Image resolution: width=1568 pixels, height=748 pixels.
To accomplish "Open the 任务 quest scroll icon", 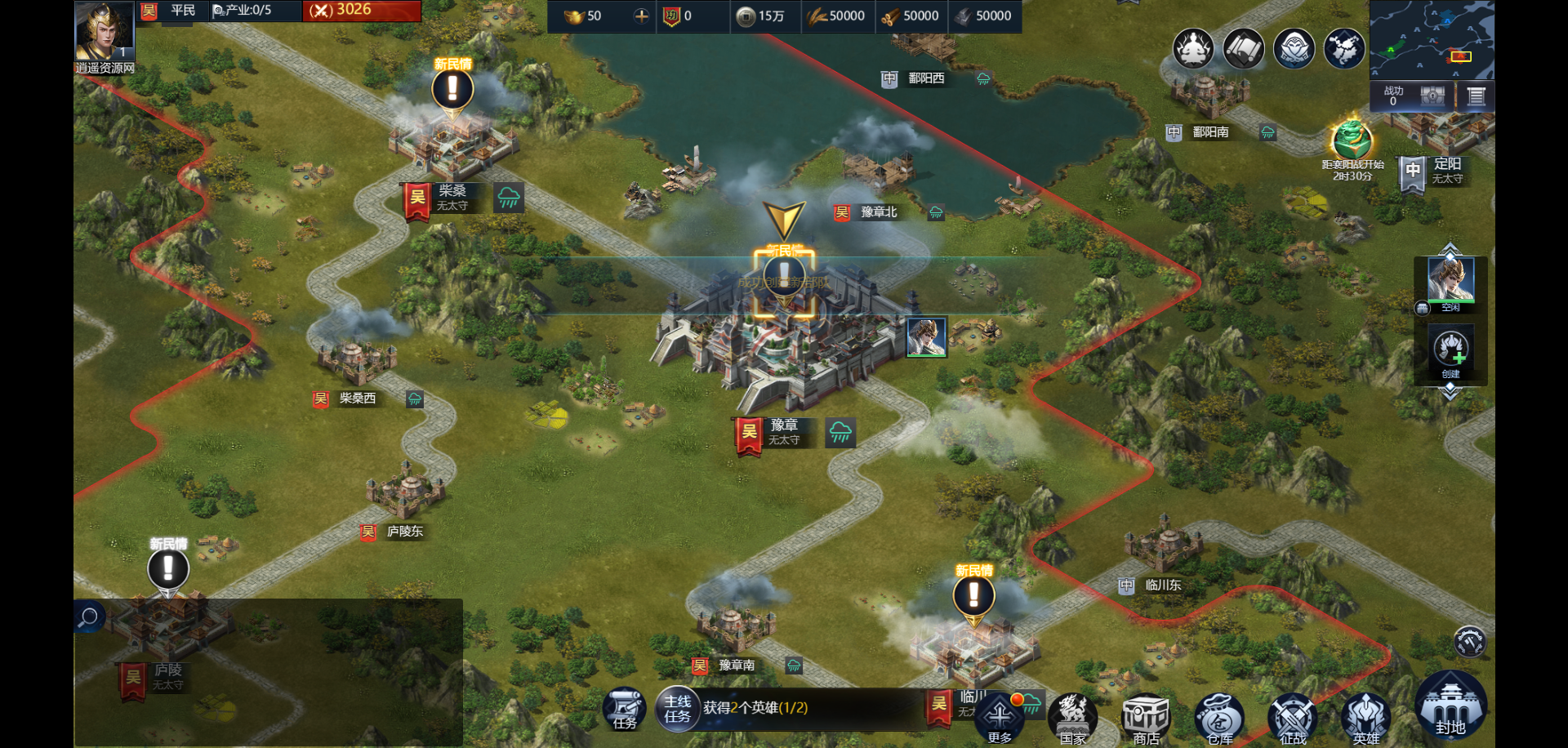I will [625, 709].
